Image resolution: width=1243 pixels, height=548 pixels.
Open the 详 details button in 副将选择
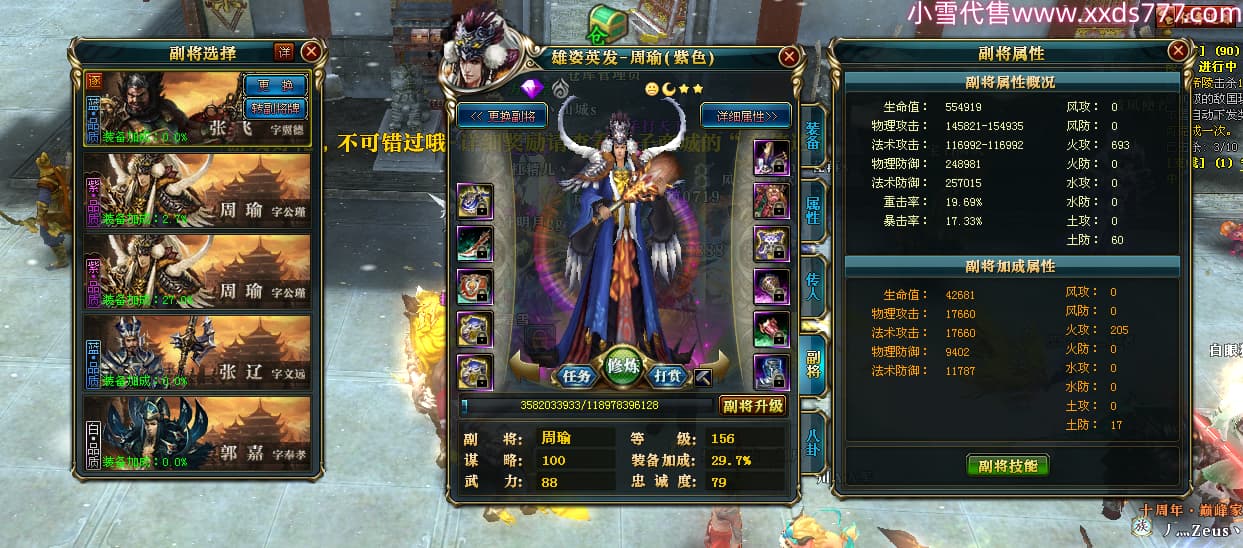[284, 52]
